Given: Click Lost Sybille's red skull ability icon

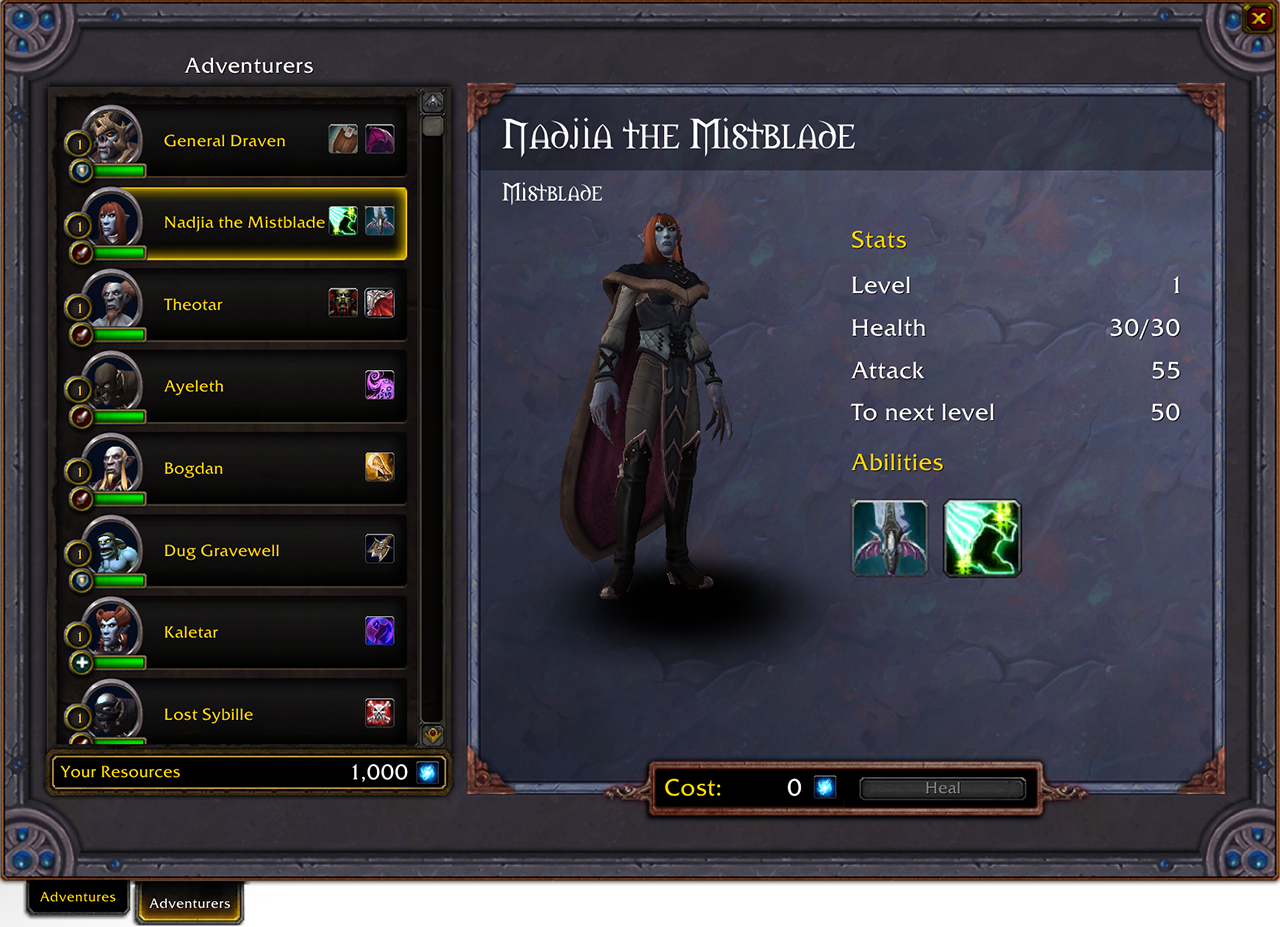Looking at the screenshot, I should coord(380,713).
